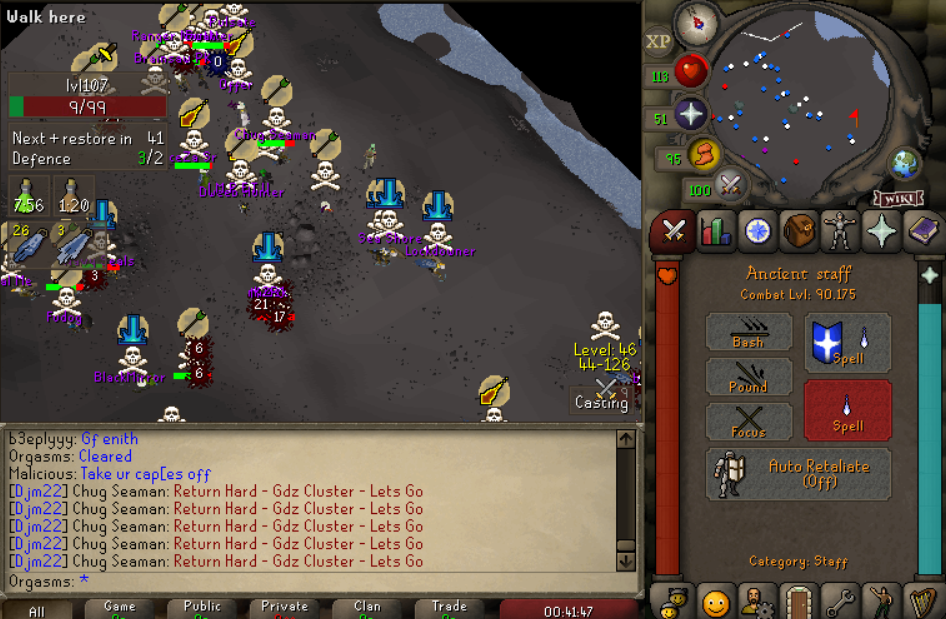Switch chat filter to Clan
The height and width of the screenshot is (619, 946).
(x=367, y=609)
